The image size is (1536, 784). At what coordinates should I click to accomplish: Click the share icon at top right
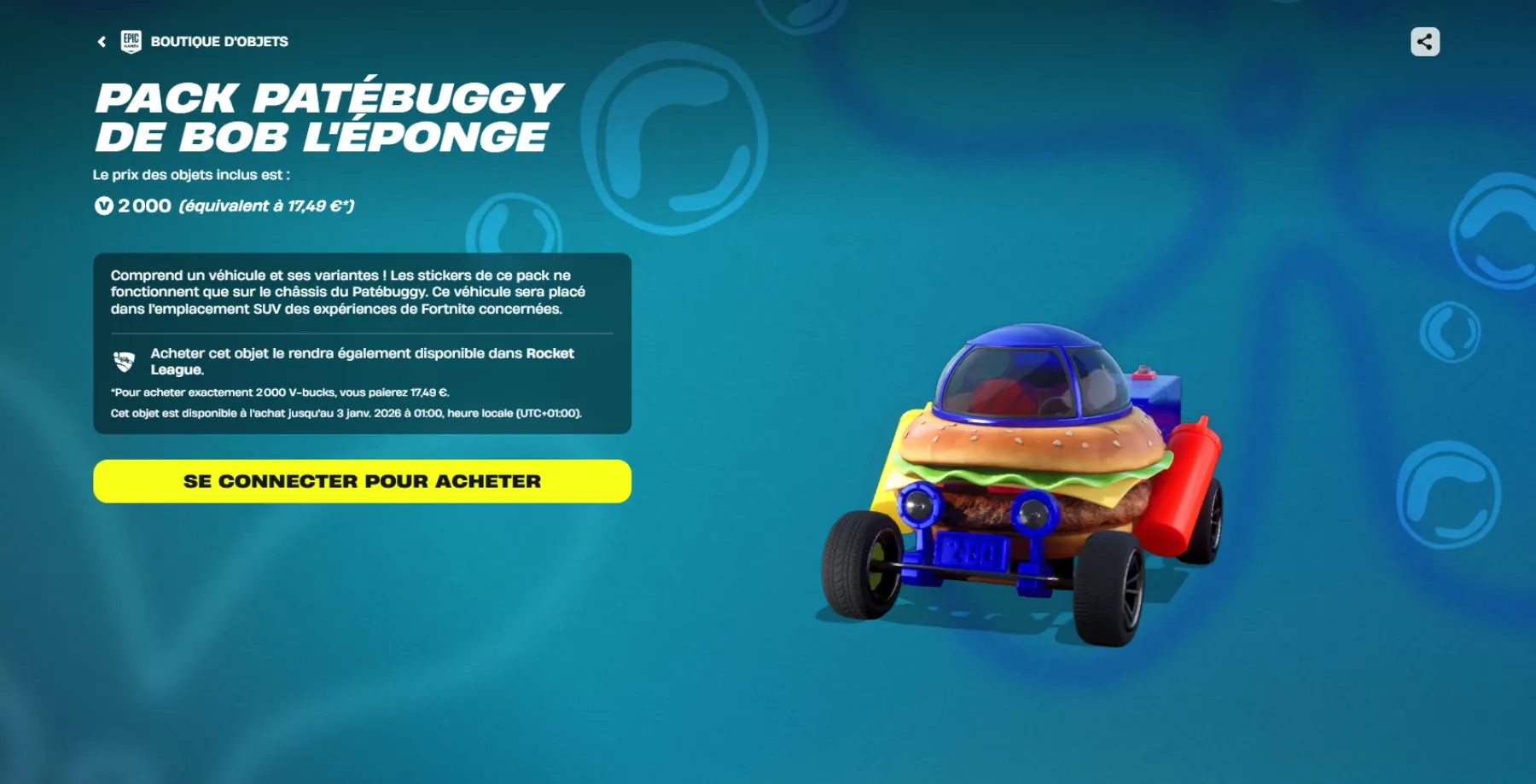[x=1423, y=40]
